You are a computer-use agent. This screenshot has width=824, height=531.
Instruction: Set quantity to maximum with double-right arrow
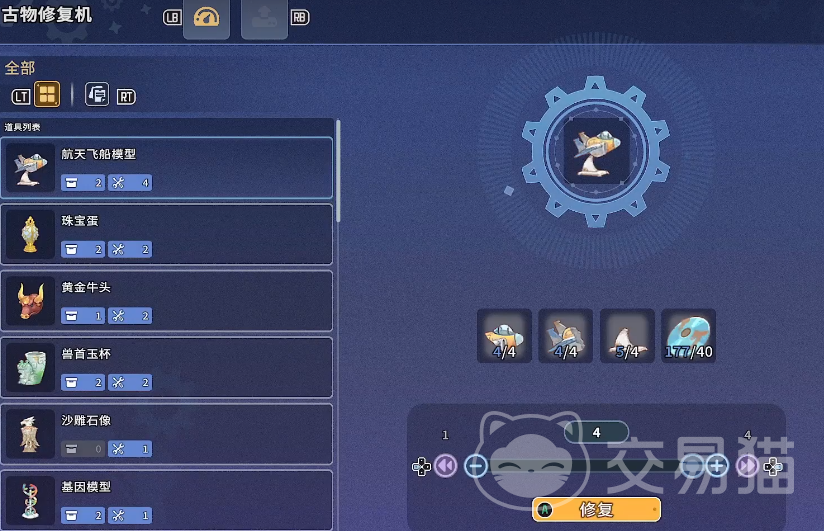747,465
